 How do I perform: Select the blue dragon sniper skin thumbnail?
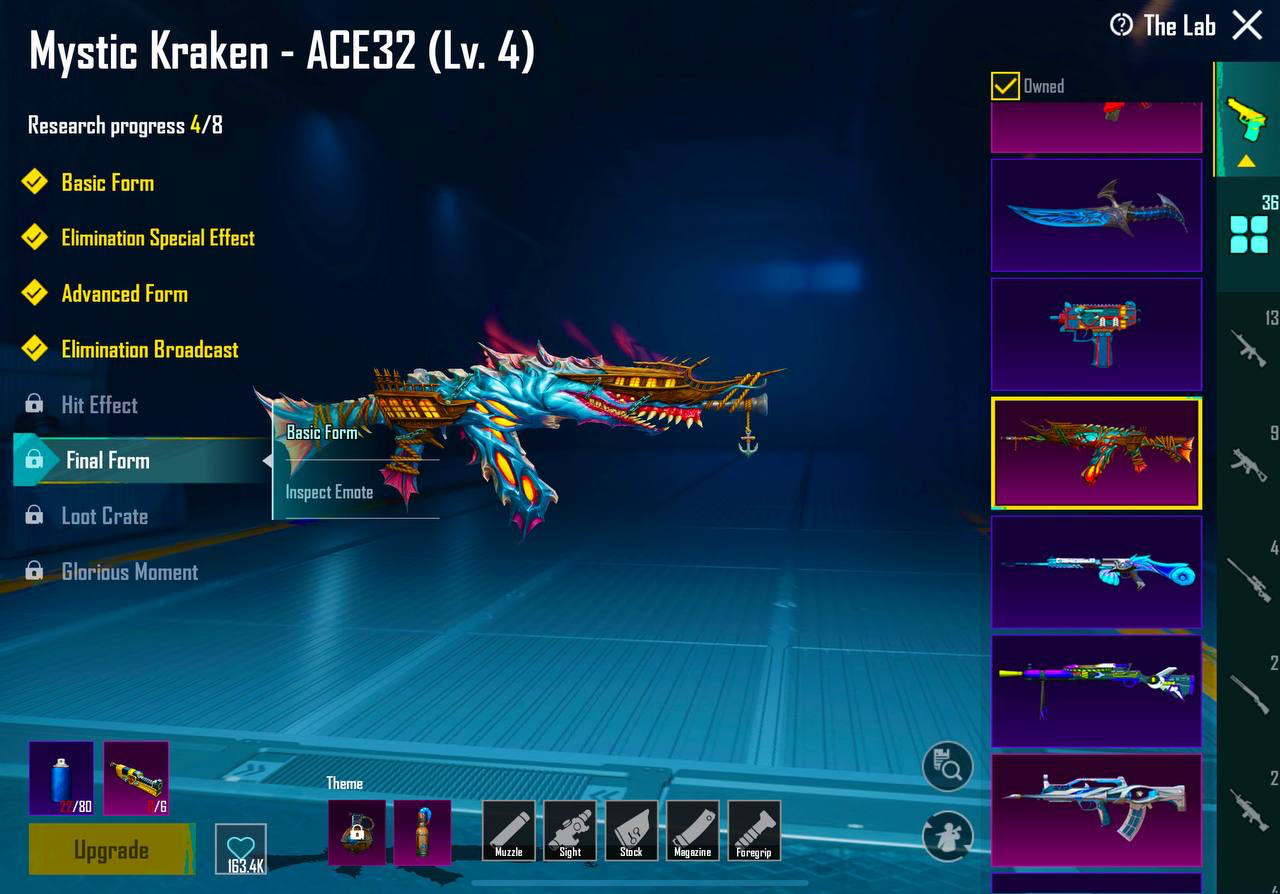coord(1096,573)
